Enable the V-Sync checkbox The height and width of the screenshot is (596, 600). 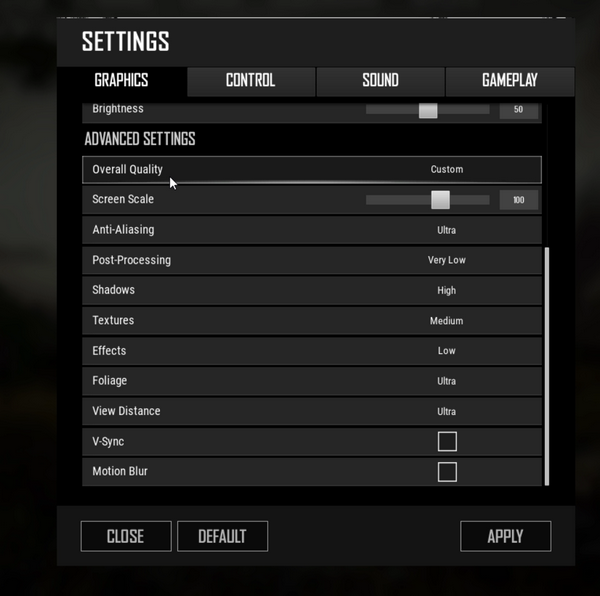click(x=447, y=441)
